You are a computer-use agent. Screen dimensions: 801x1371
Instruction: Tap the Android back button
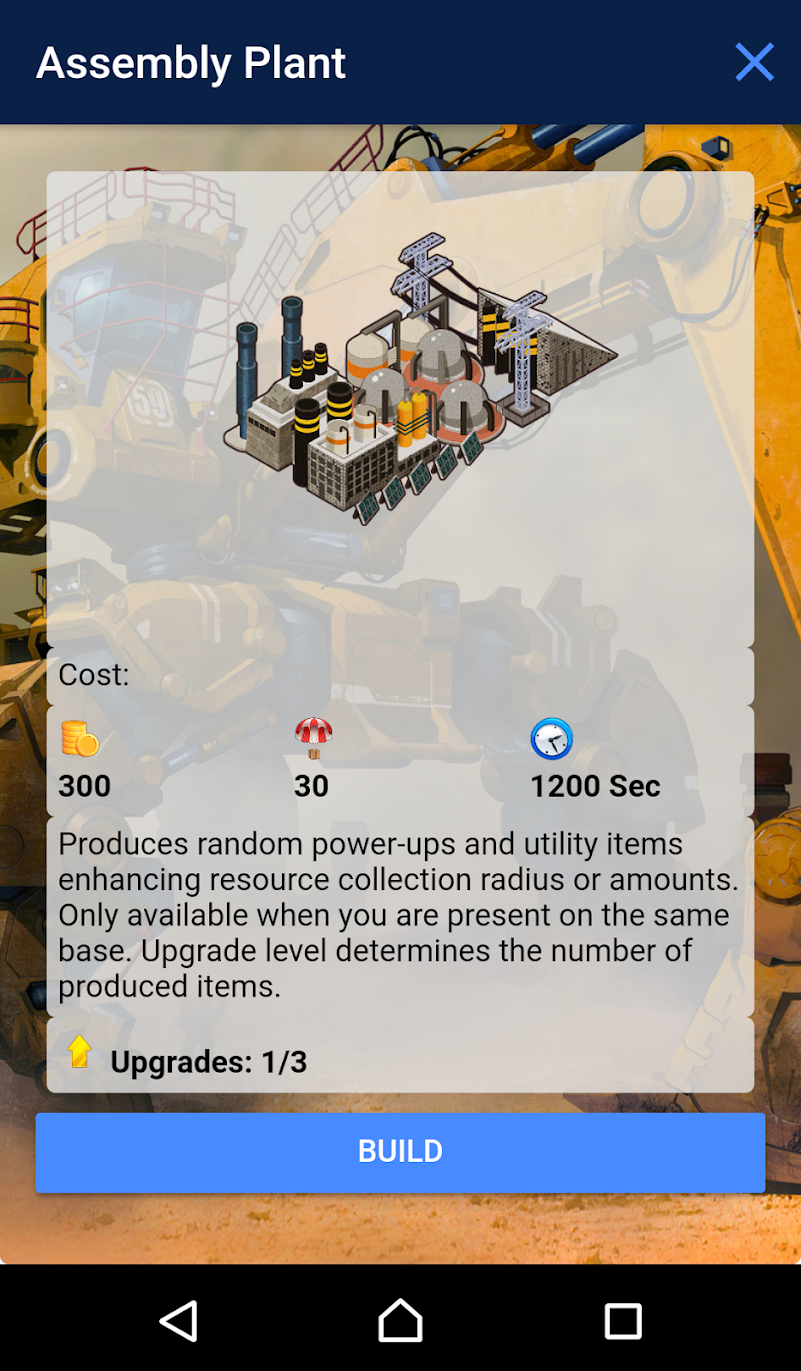[x=179, y=1321]
